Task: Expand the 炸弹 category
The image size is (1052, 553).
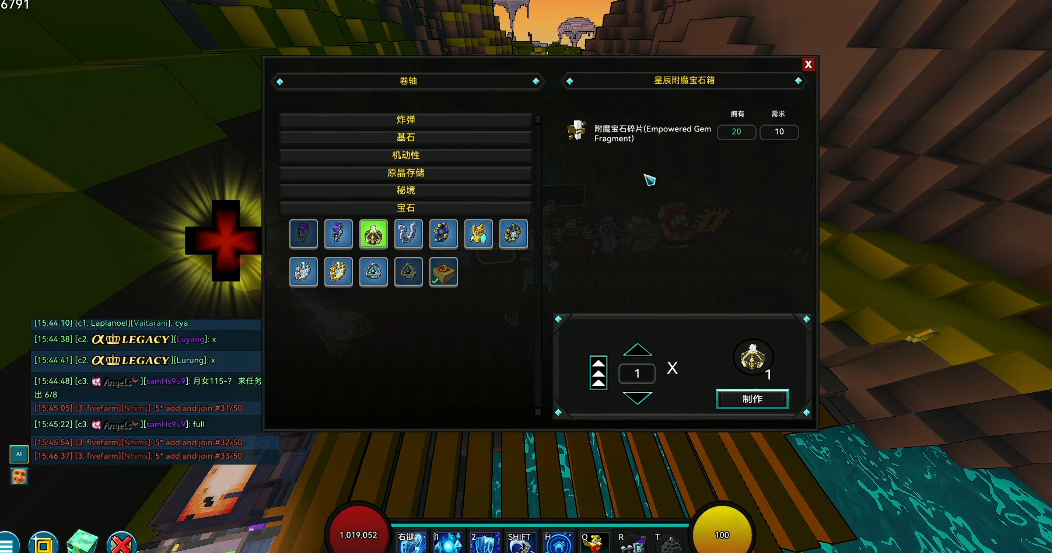Action: pos(405,120)
